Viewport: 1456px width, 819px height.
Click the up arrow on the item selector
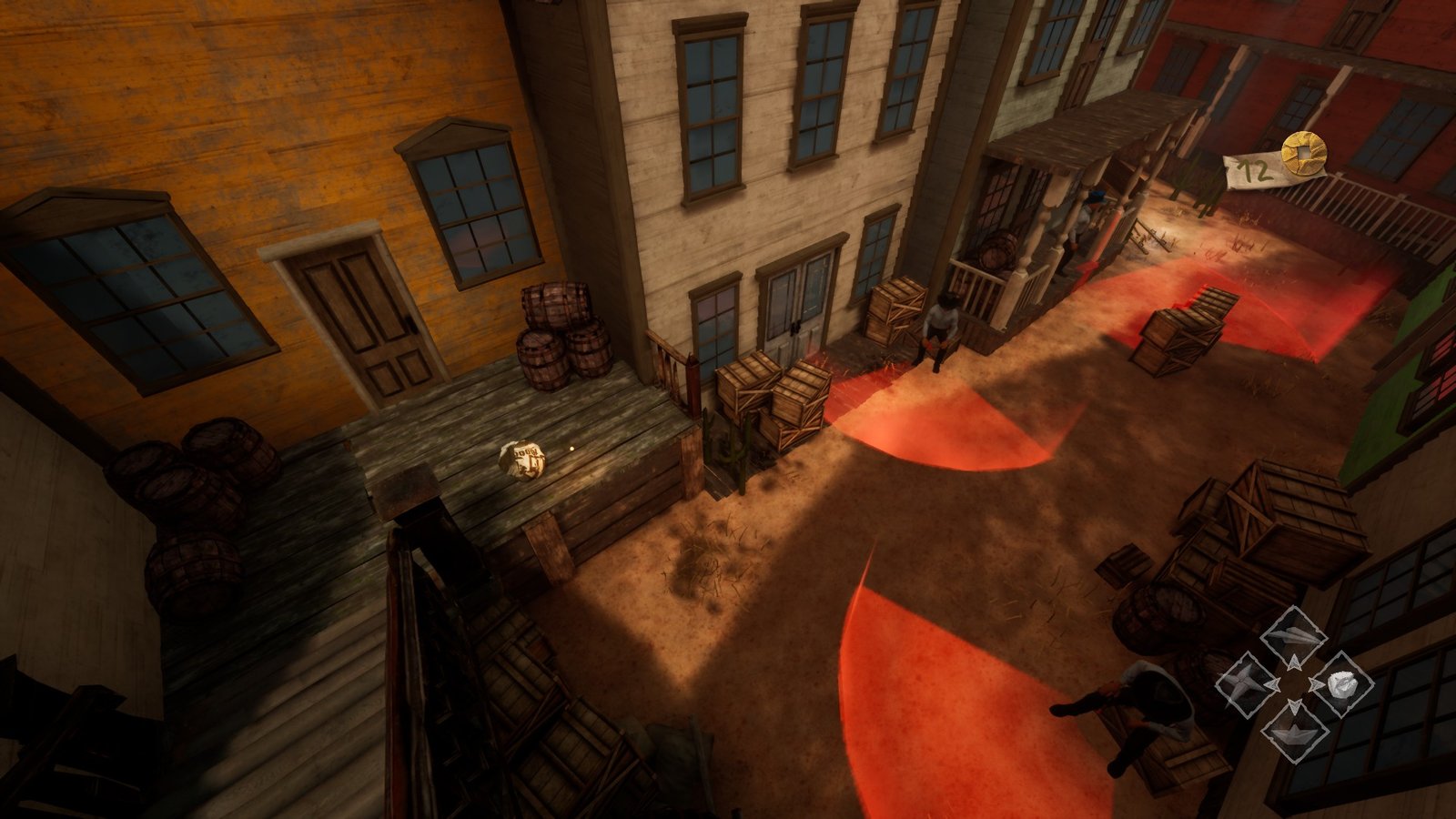(x=1295, y=663)
